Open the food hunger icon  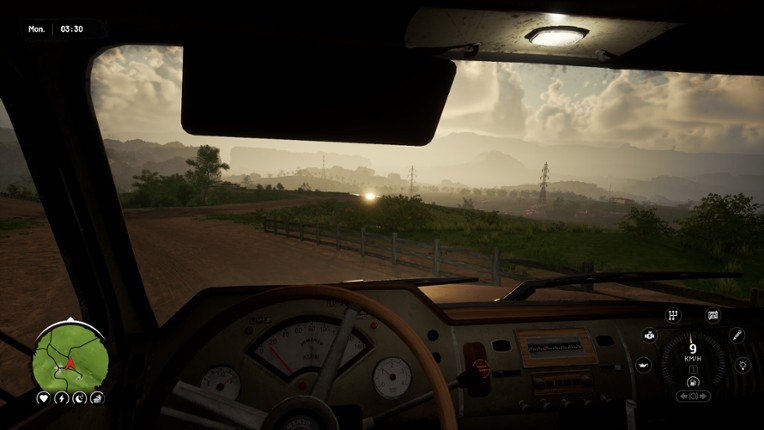[x=96, y=398]
